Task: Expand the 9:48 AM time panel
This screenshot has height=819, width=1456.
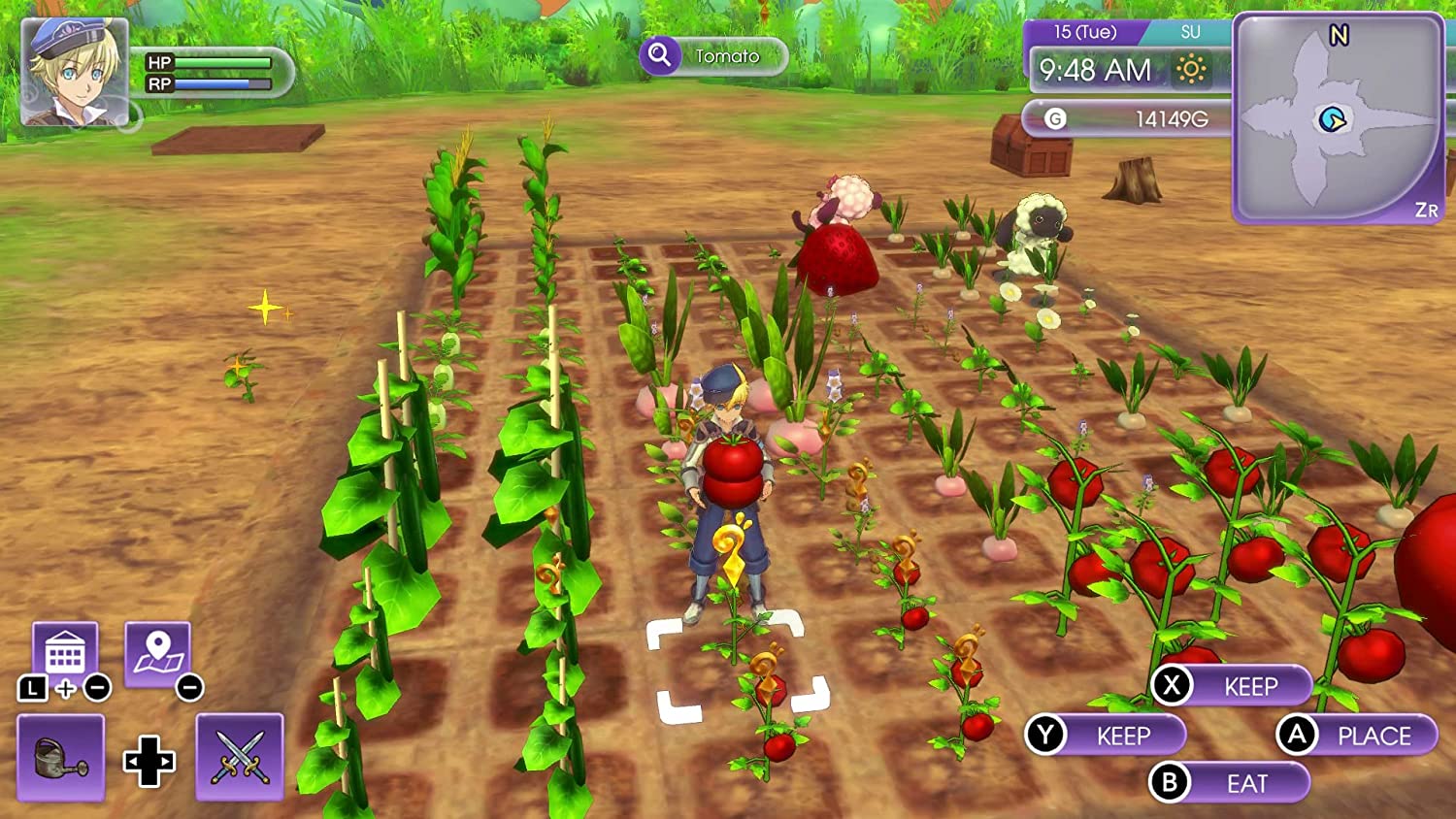Action: pos(1094,70)
